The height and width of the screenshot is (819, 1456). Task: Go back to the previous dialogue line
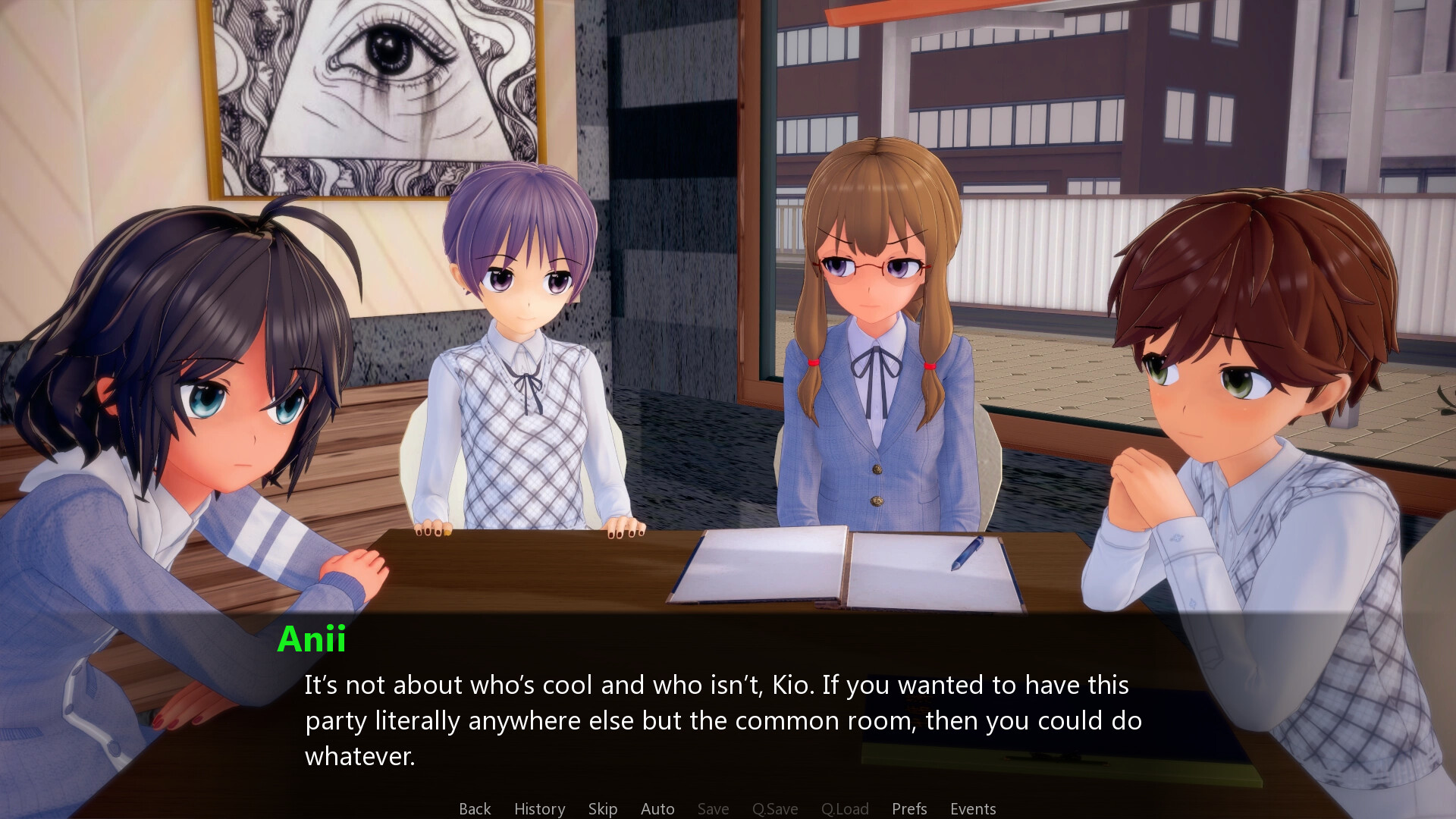[475, 808]
